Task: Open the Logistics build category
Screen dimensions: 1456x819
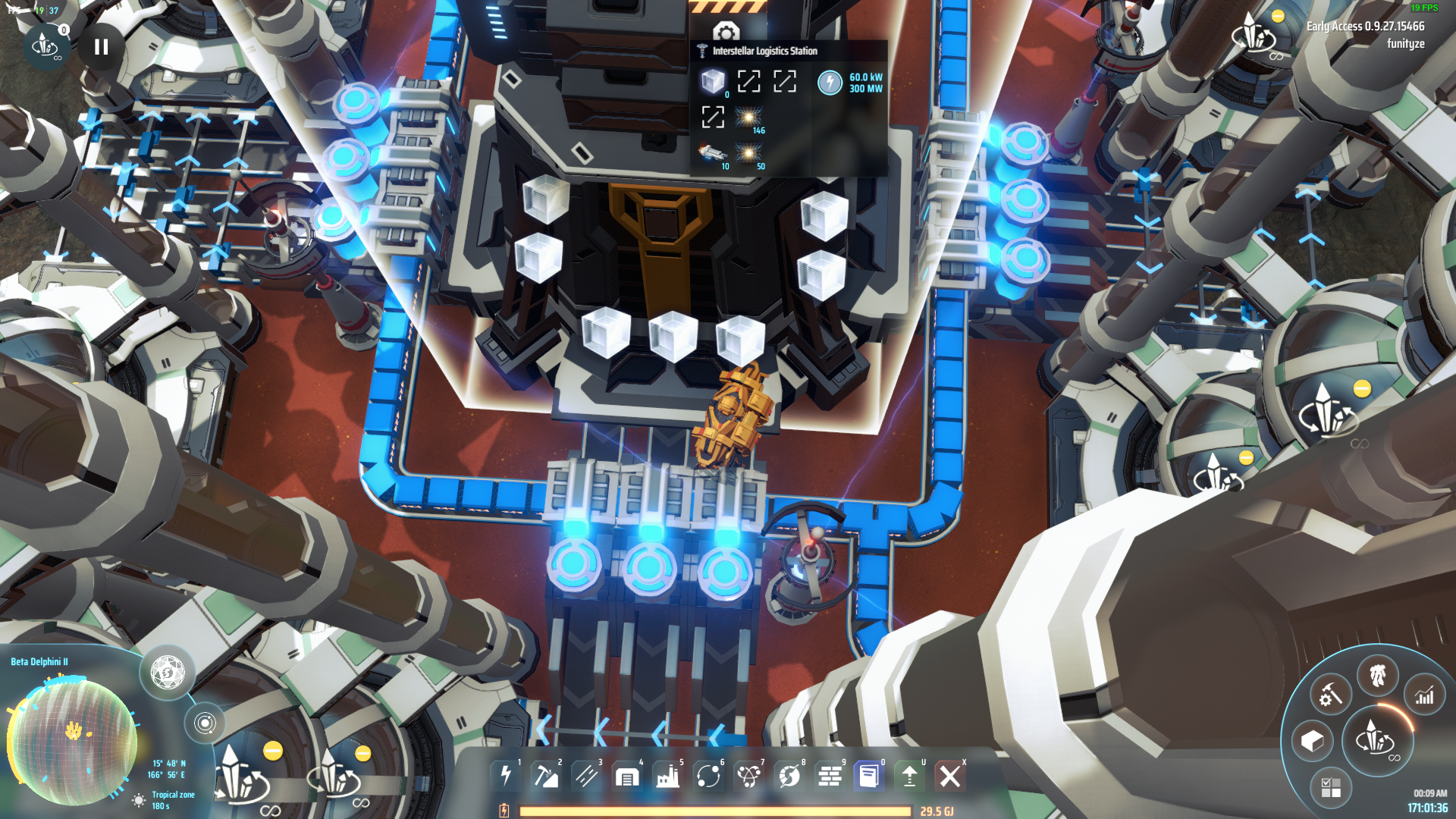Action: tap(708, 776)
